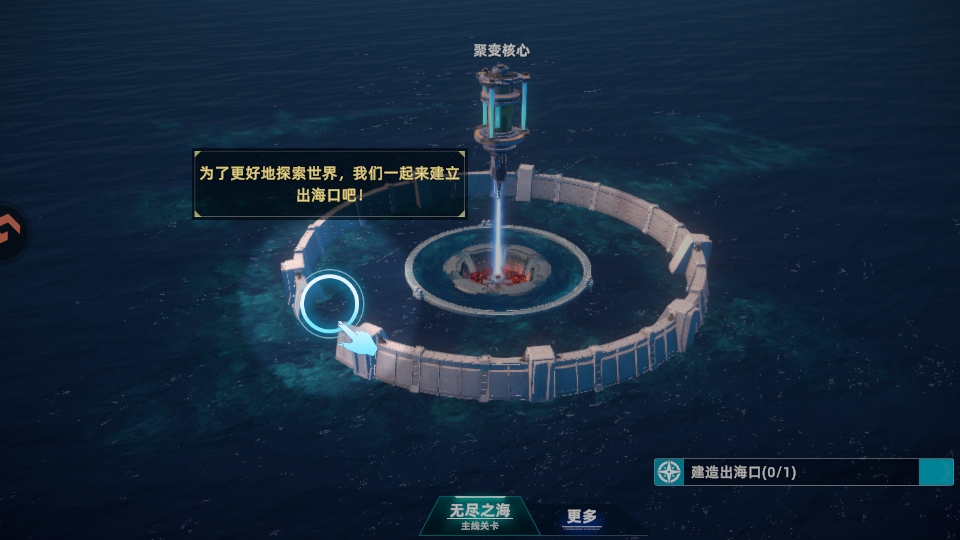Open the 更多 menu
The image size is (960, 540).
(x=581, y=517)
